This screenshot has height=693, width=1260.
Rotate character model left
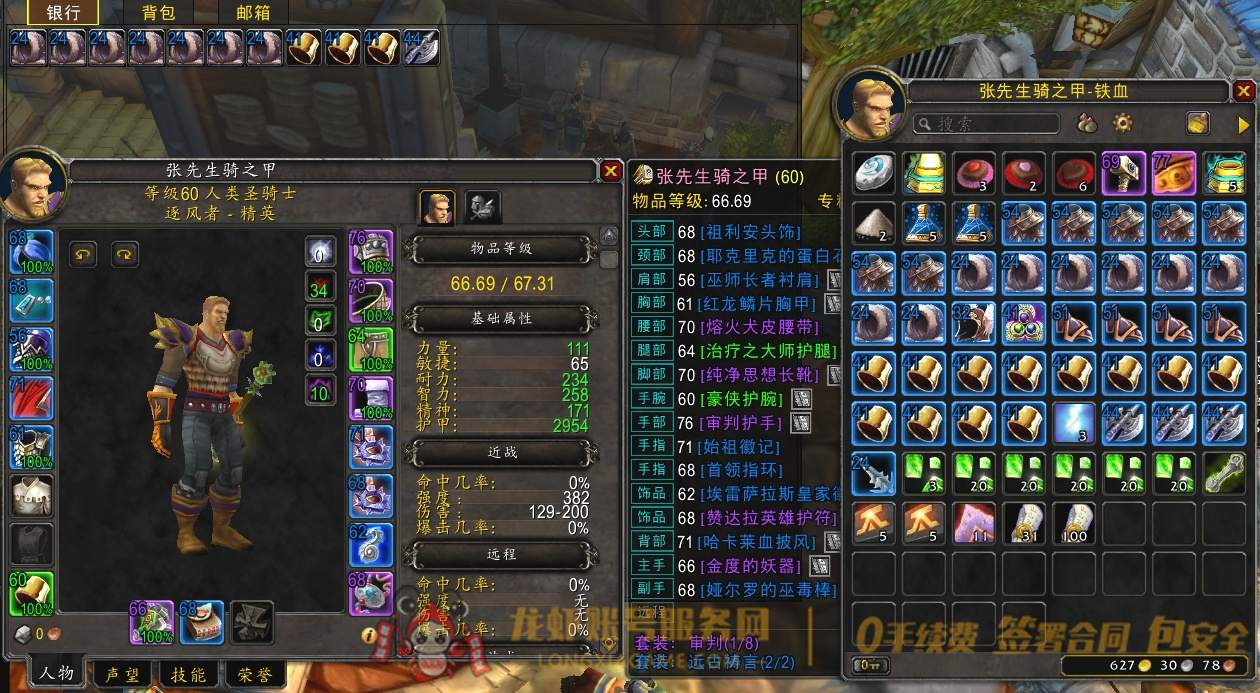point(83,254)
